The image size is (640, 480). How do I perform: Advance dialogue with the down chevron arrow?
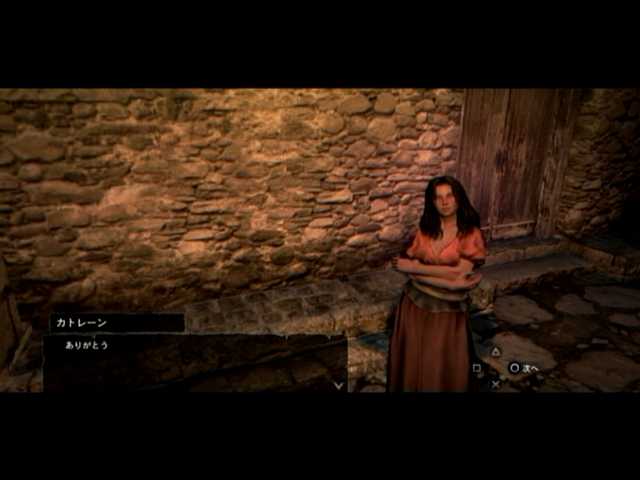click(339, 384)
